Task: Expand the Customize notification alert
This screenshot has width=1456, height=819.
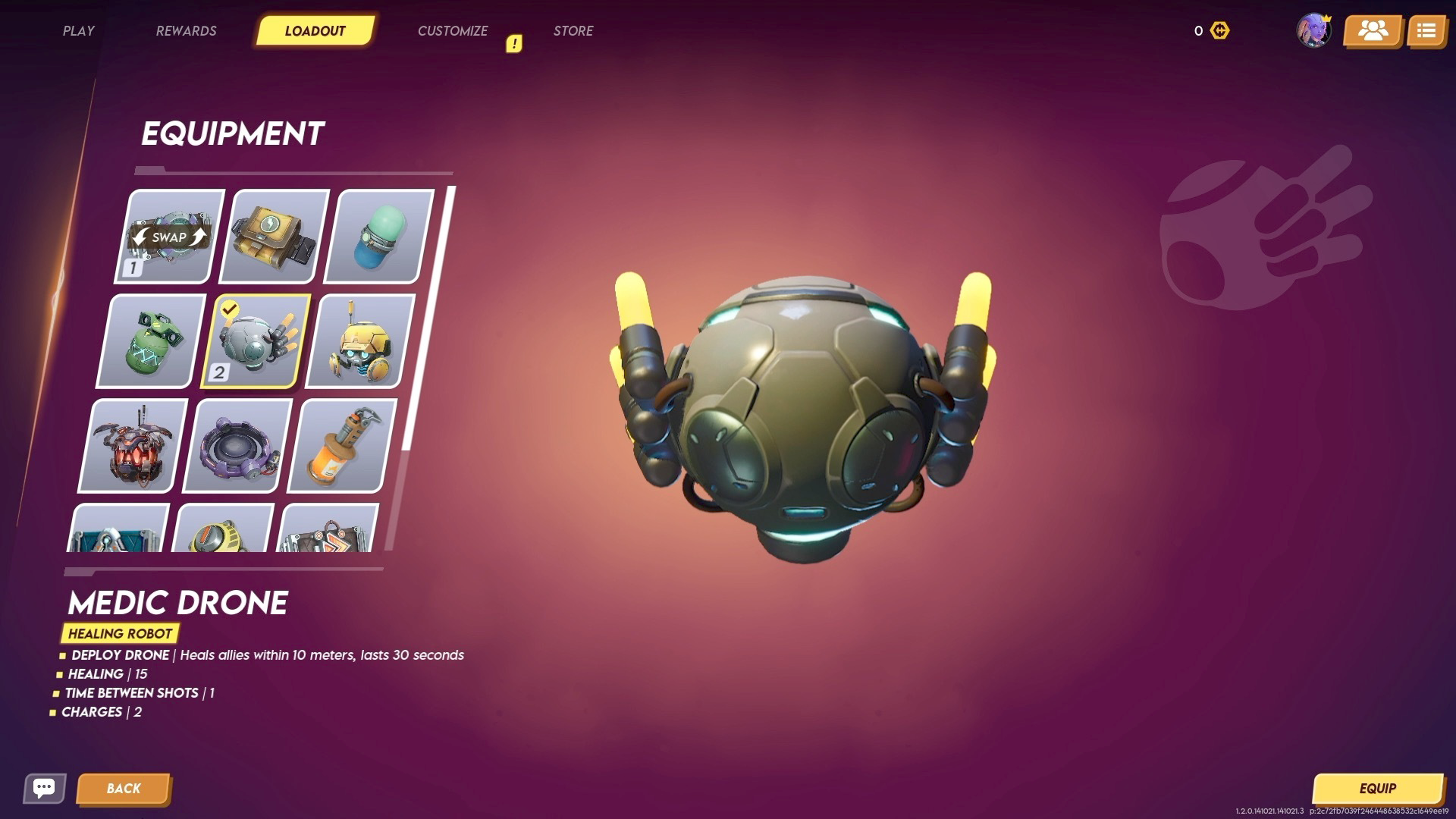Action: pos(515,43)
